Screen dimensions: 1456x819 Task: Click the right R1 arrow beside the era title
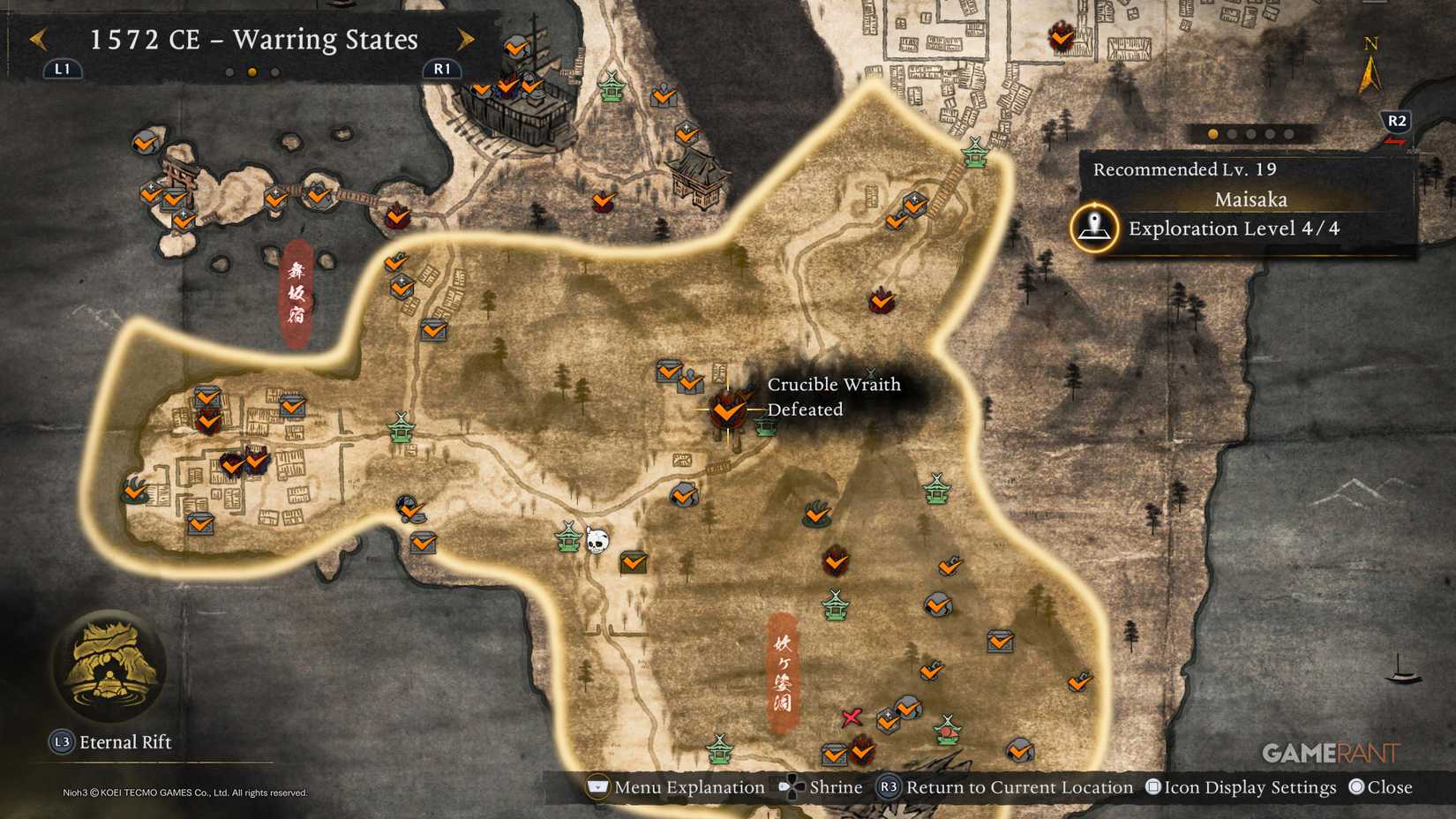467,40
